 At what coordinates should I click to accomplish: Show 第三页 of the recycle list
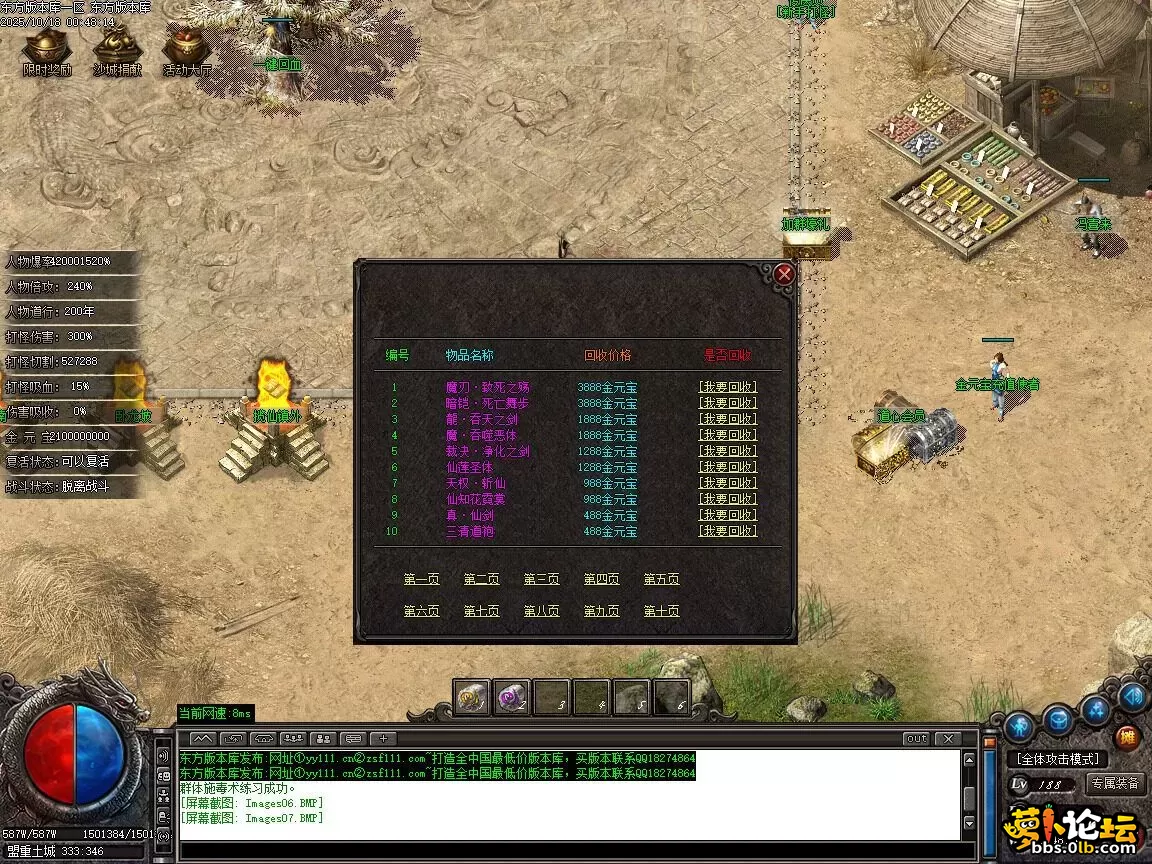[541, 579]
